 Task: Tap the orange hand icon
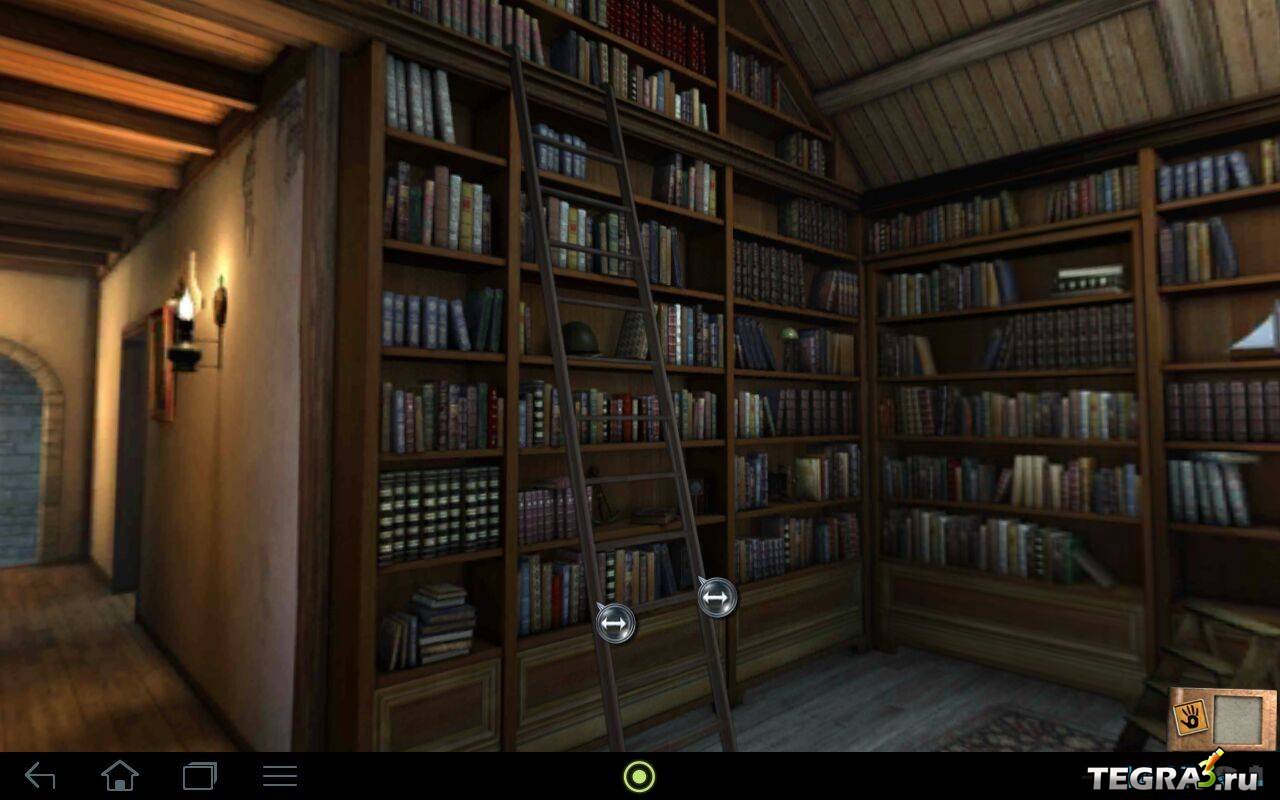pos(1191,714)
